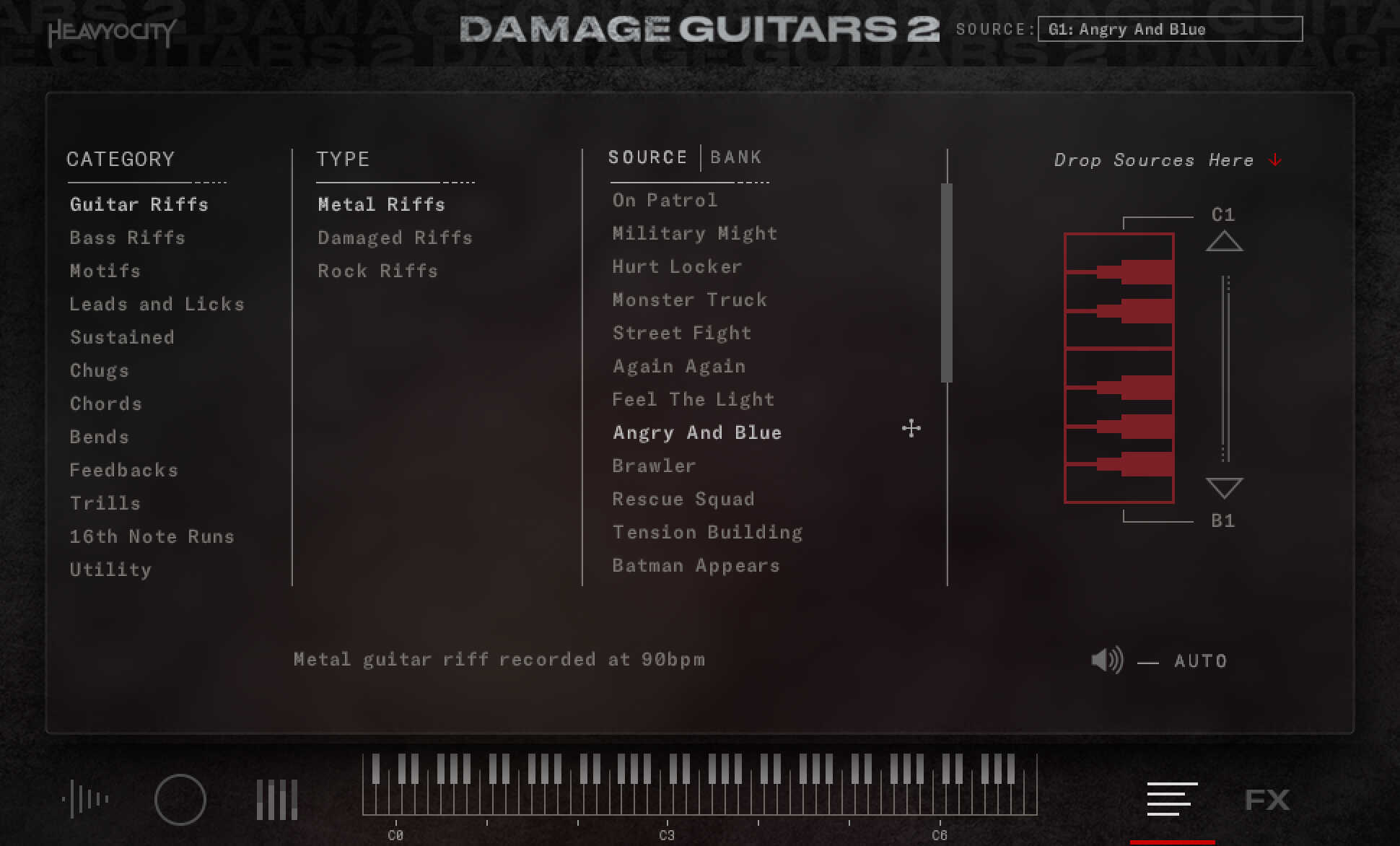Click the upper triangle above the key range
Image resolution: width=1400 pixels, height=846 pixels.
point(1223,242)
